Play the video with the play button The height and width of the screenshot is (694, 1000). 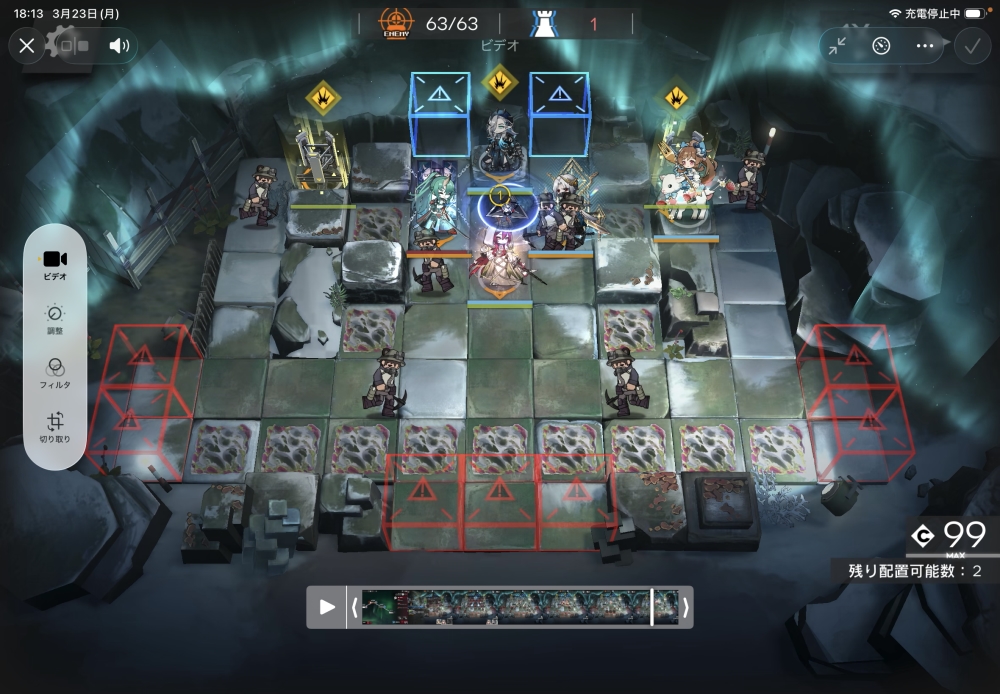(x=326, y=607)
